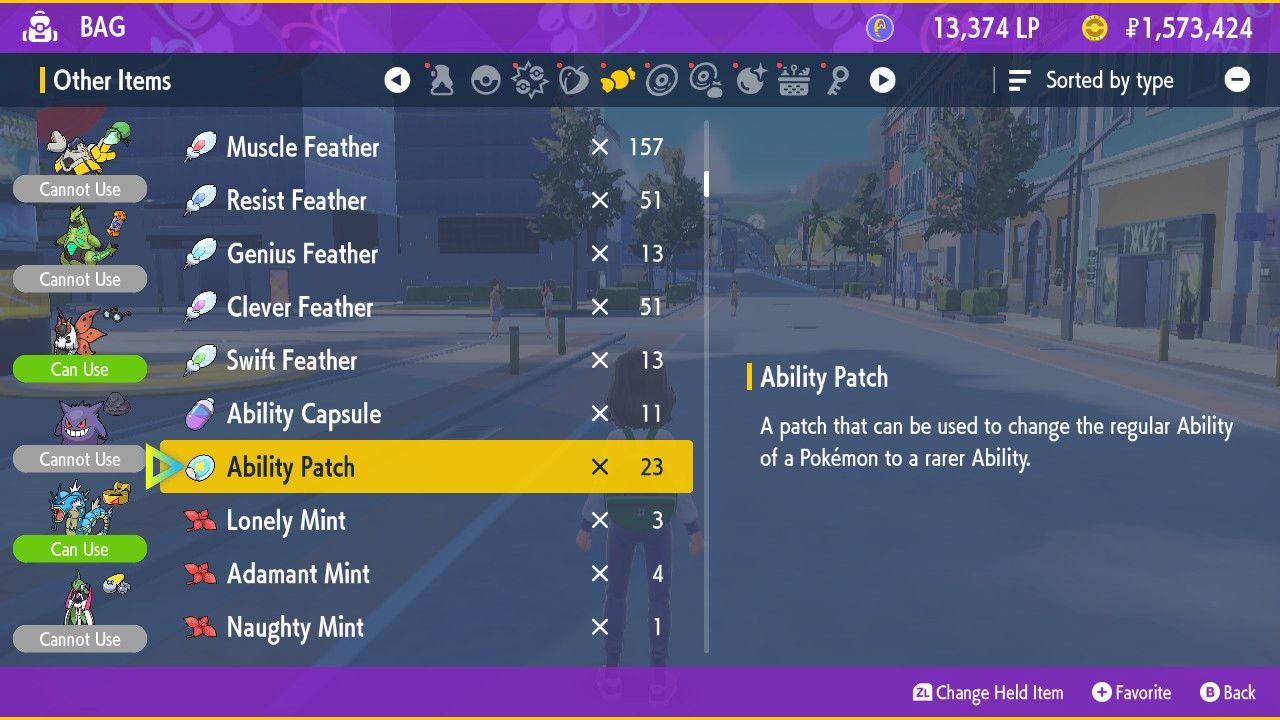The width and height of the screenshot is (1280, 720).
Task: Click the left arrow to previous pocket
Action: 396,79
